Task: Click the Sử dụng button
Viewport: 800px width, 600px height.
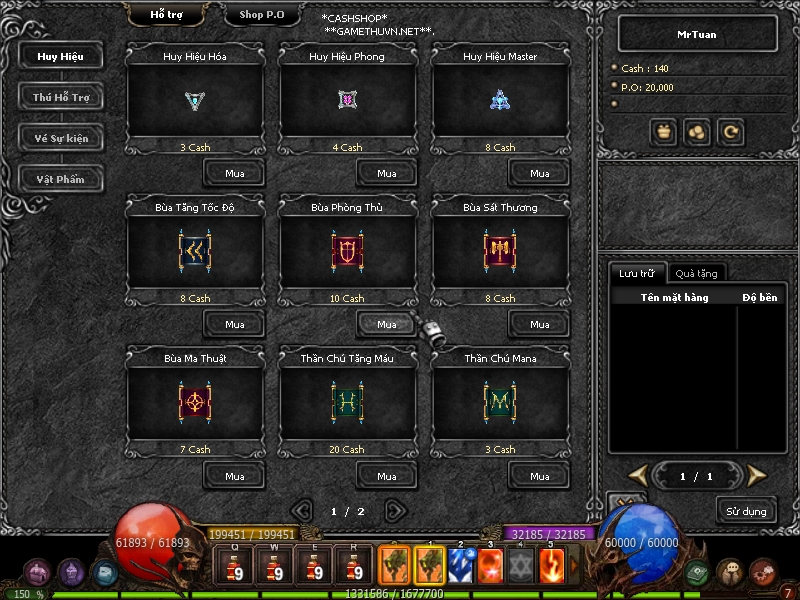Action: click(746, 511)
